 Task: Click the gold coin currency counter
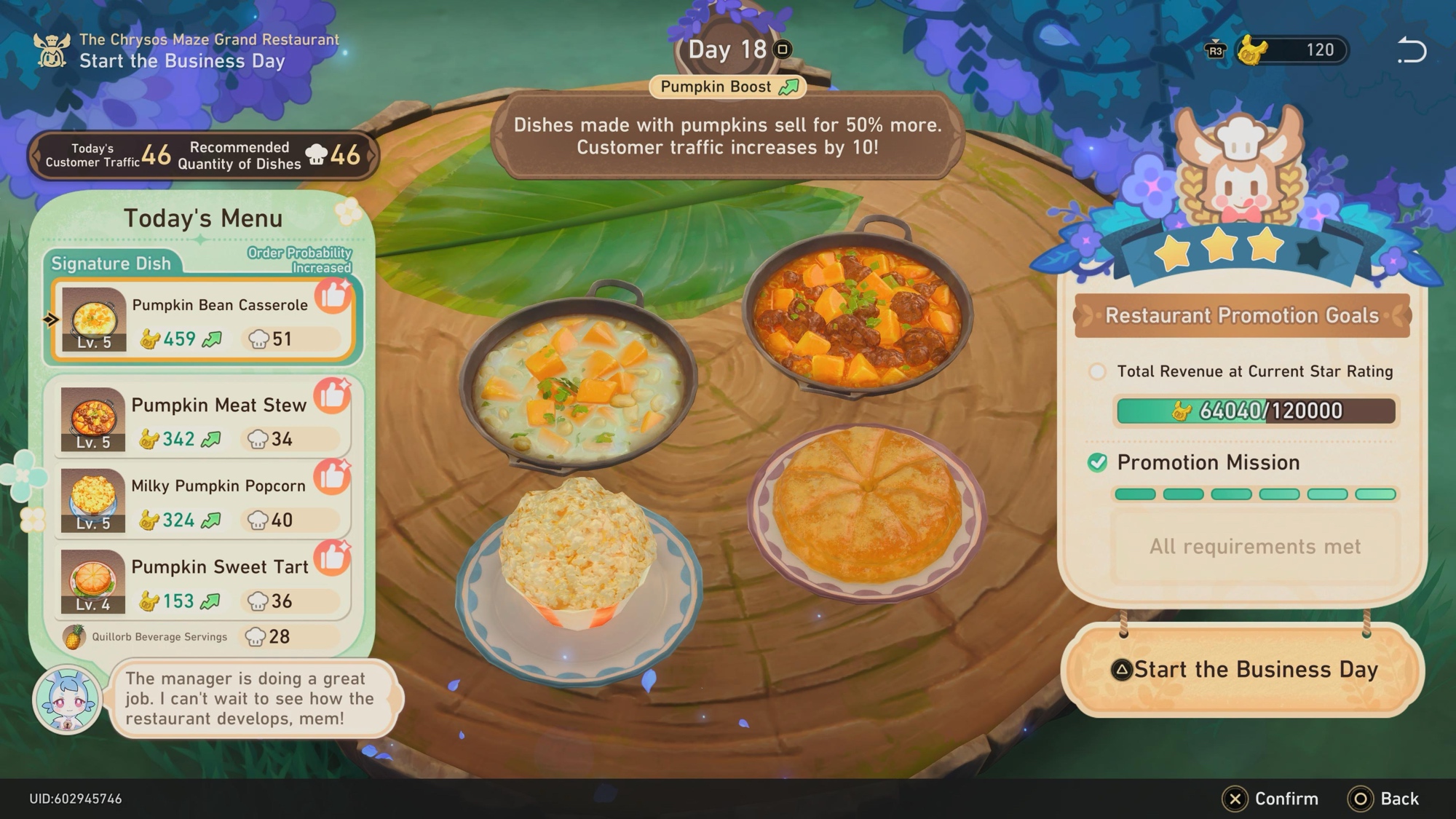point(1292,50)
